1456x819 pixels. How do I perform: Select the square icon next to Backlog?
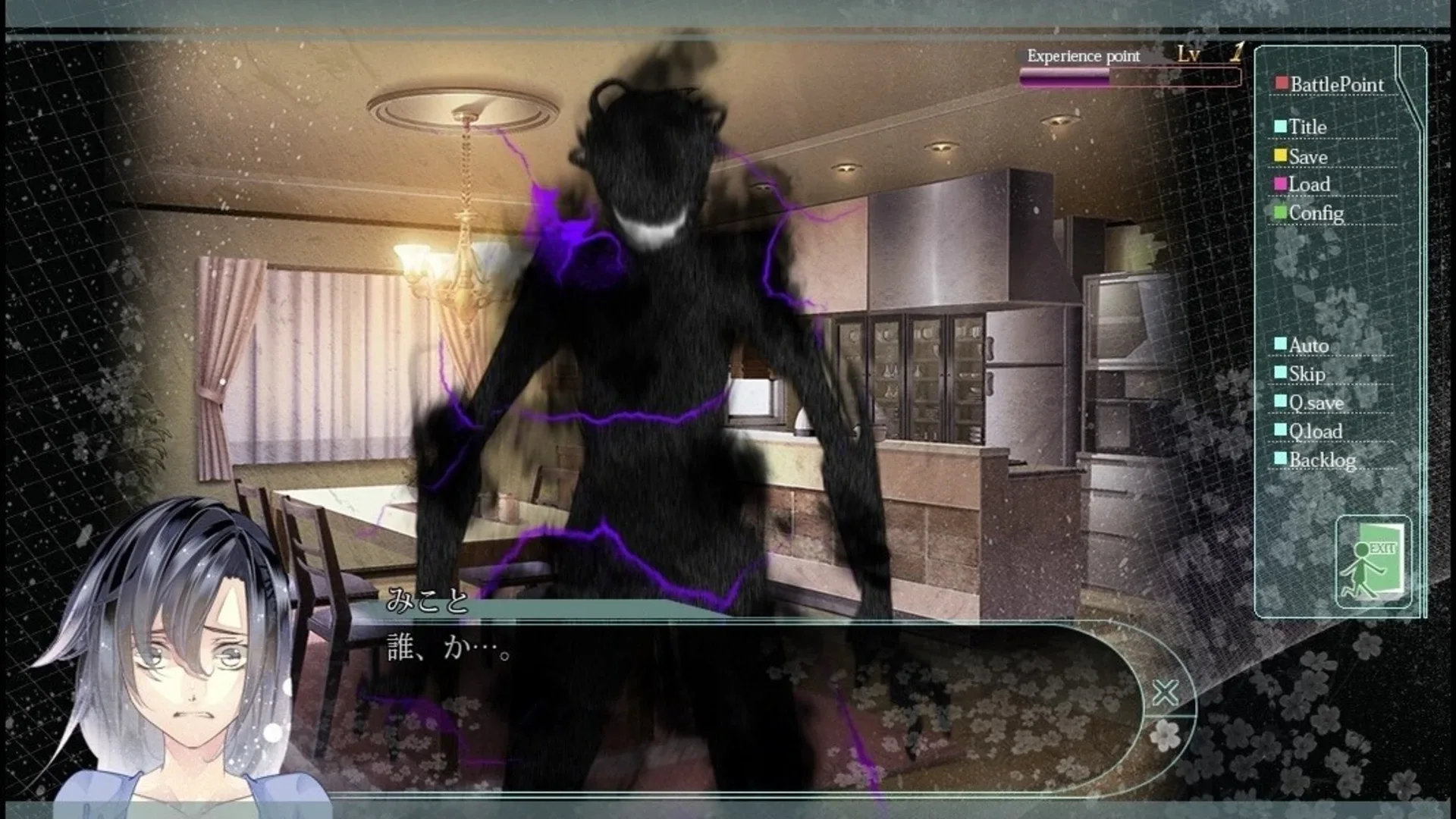pos(1281,459)
